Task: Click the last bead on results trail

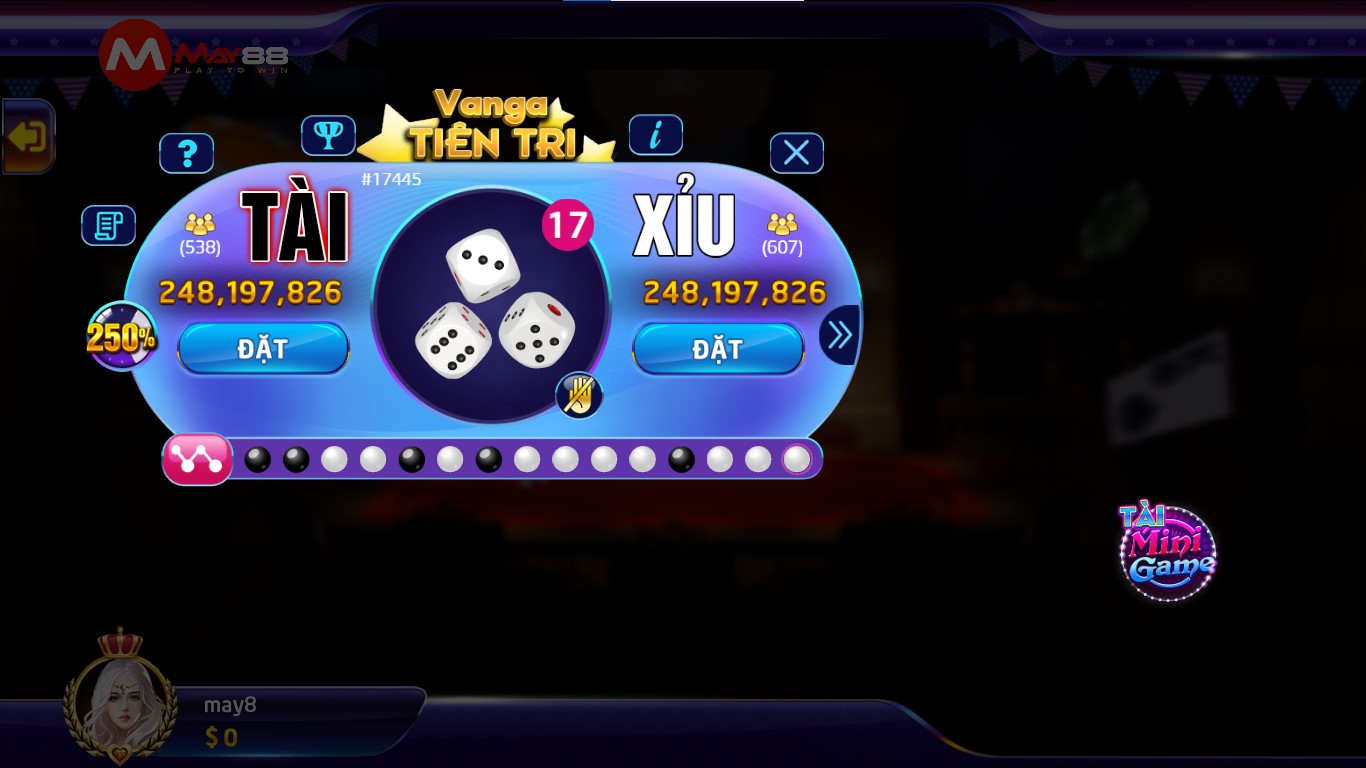Action: pyautogui.click(x=797, y=459)
